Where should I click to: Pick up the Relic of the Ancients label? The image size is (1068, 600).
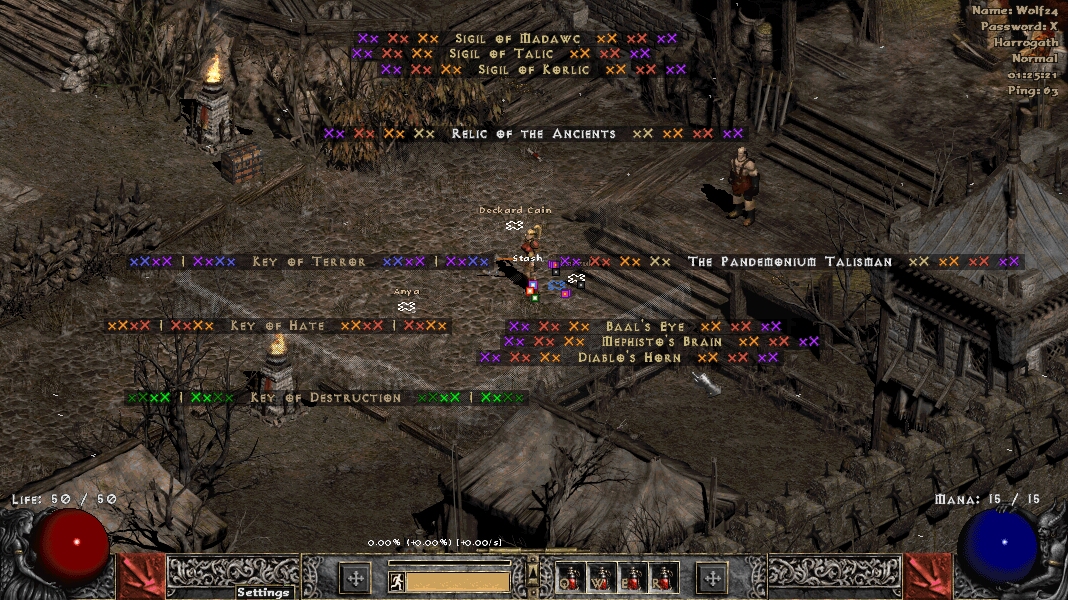click(x=533, y=134)
